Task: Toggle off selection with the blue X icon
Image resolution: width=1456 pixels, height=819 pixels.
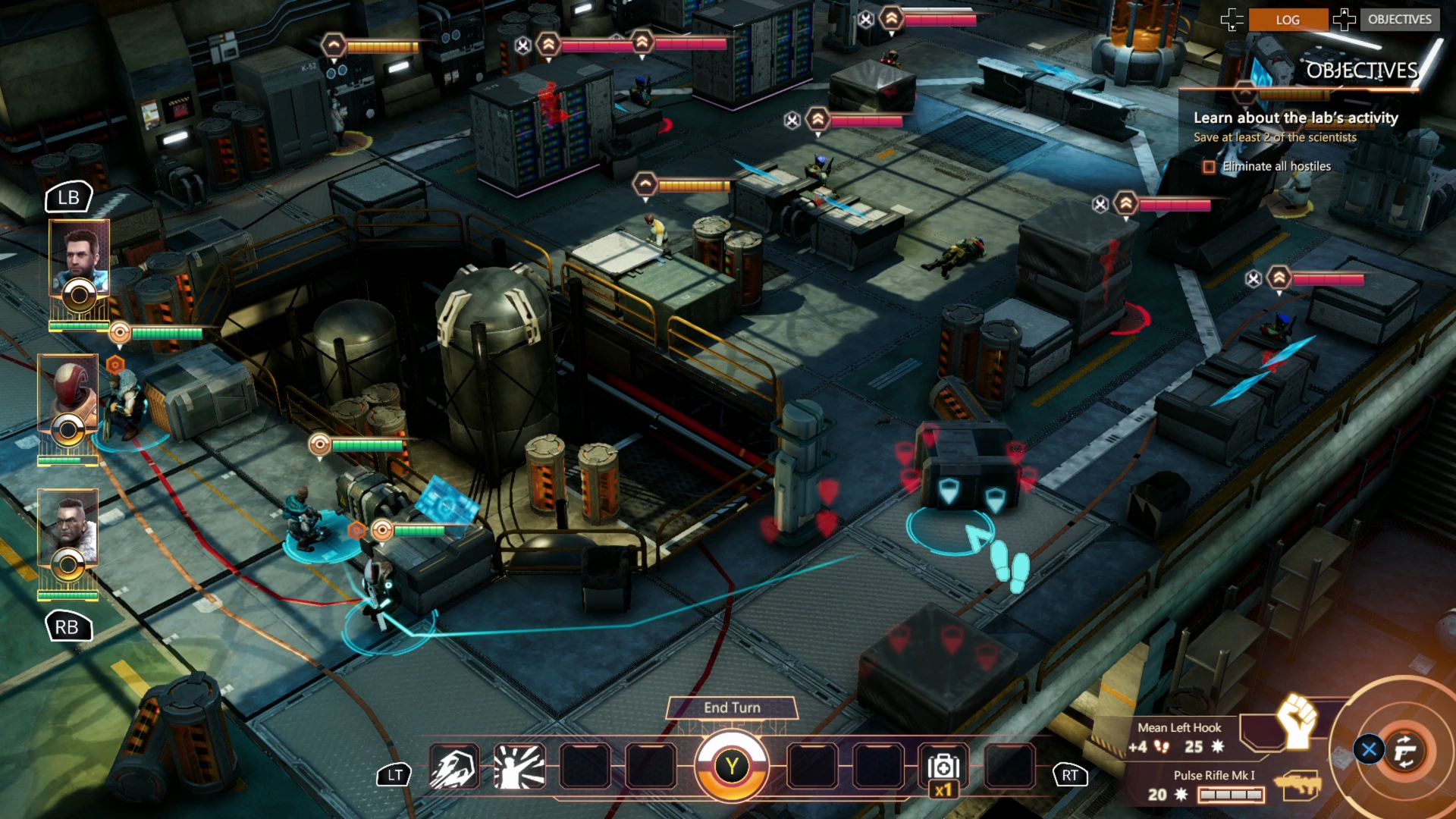Action: pyautogui.click(x=1368, y=749)
